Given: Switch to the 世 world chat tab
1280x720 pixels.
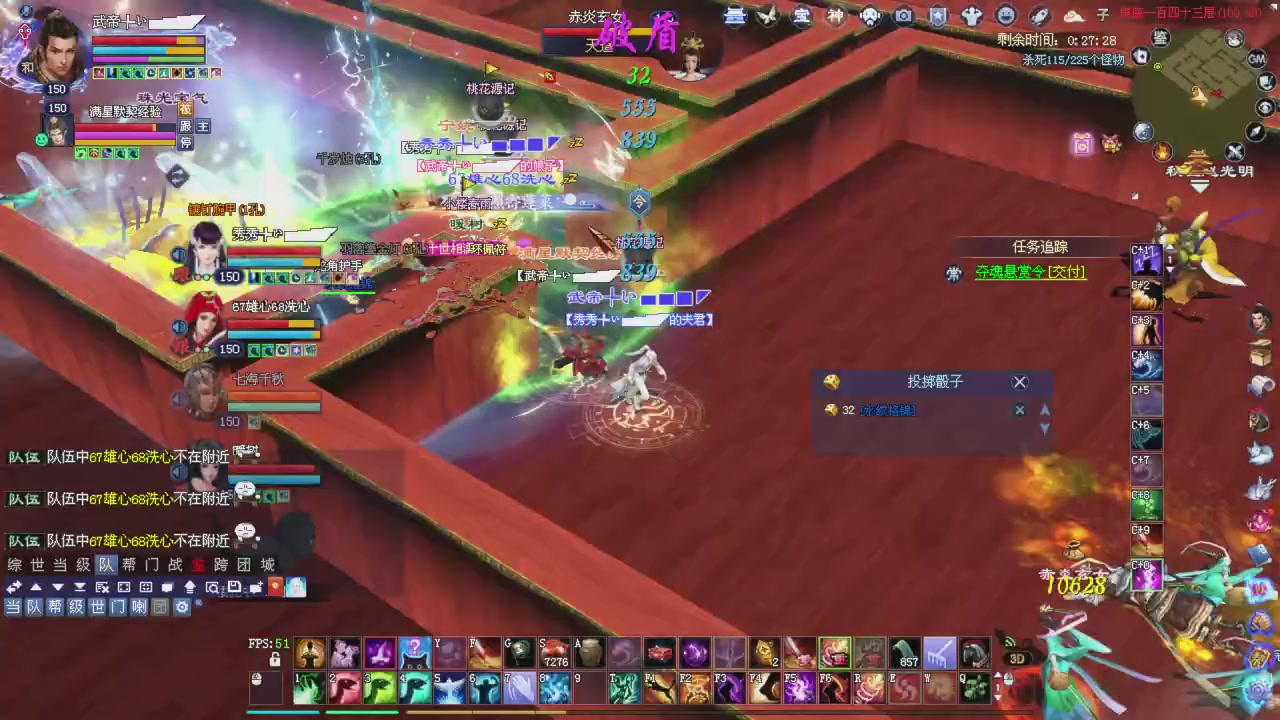Looking at the screenshot, I should click(x=37, y=564).
